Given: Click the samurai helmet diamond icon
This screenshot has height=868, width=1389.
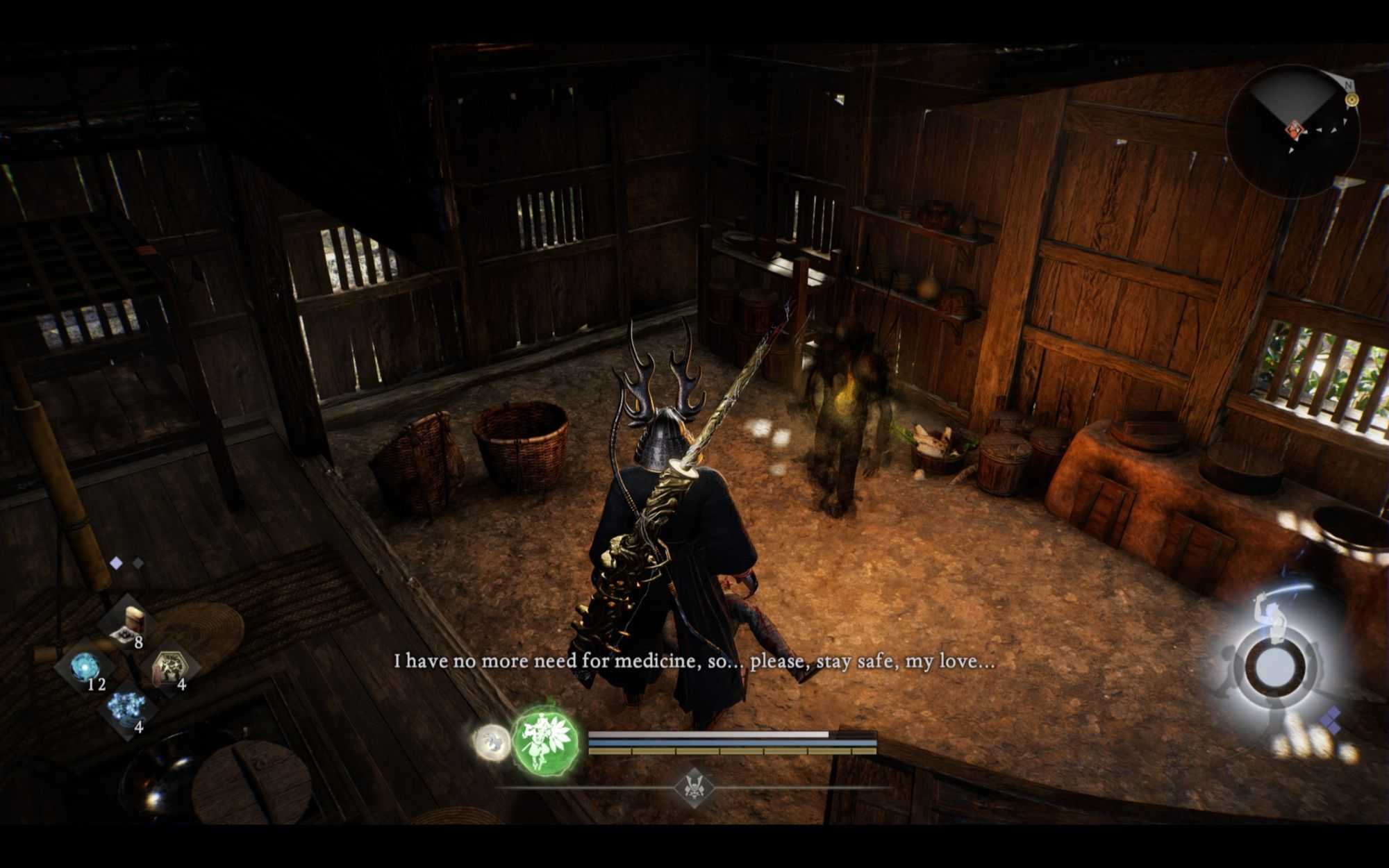Looking at the screenshot, I should 693,787.
